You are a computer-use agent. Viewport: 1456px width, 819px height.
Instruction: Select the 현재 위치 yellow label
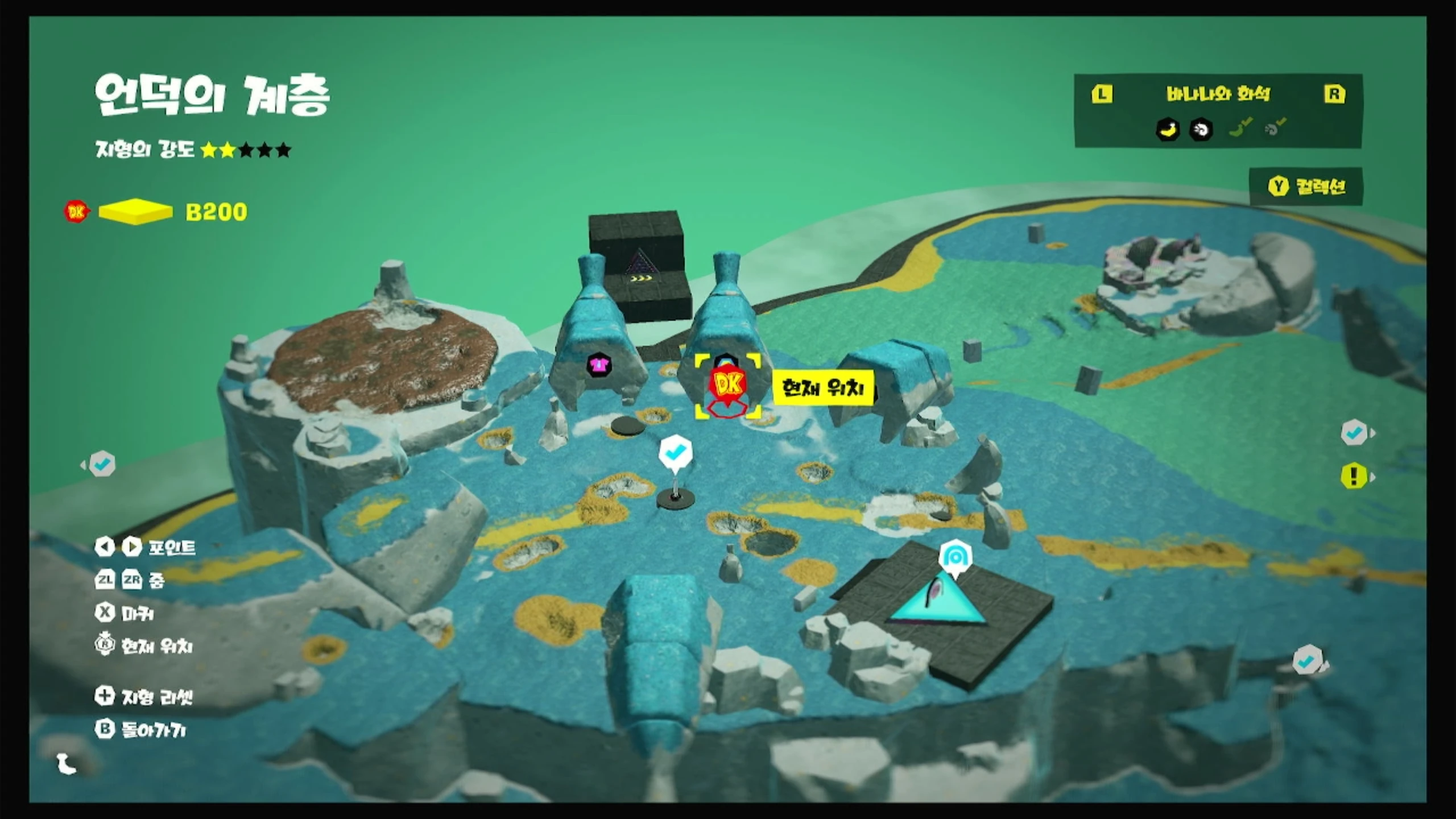tap(822, 388)
